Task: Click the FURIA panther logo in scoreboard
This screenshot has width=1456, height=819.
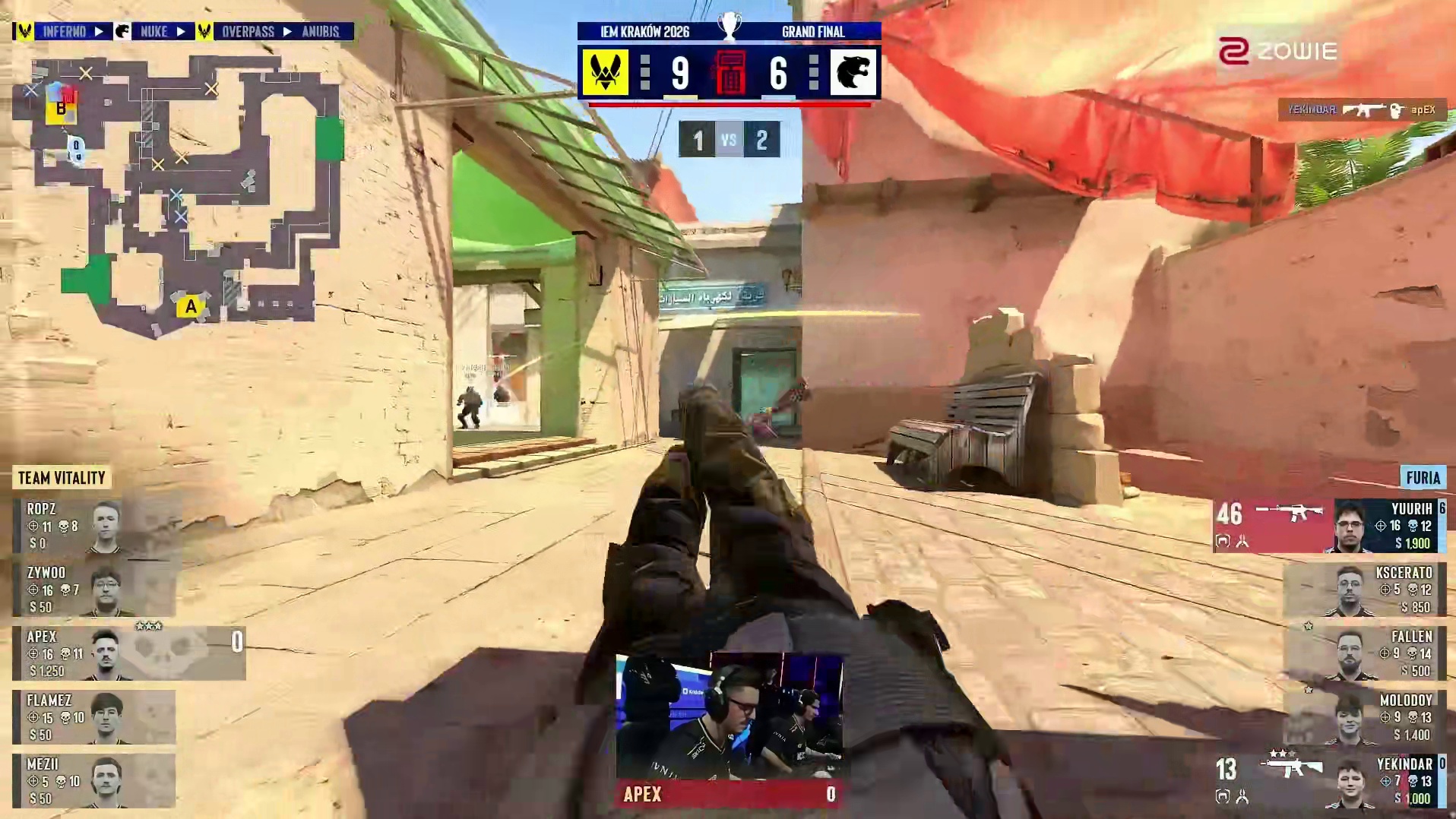Action: pyautogui.click(x=853, y=73)
